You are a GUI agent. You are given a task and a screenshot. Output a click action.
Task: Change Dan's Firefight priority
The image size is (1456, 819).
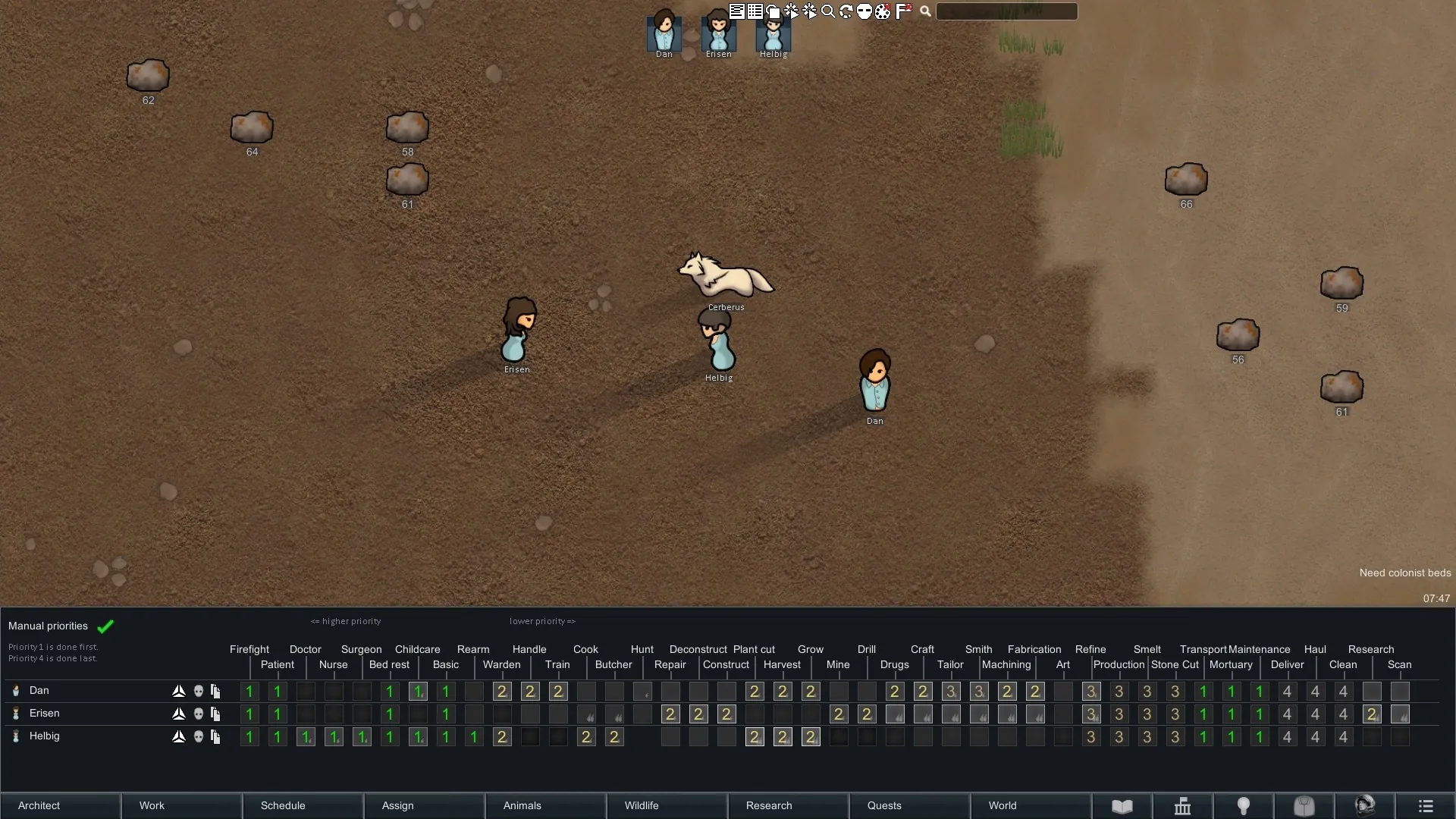pyautogui.click(x=249, y=691)
